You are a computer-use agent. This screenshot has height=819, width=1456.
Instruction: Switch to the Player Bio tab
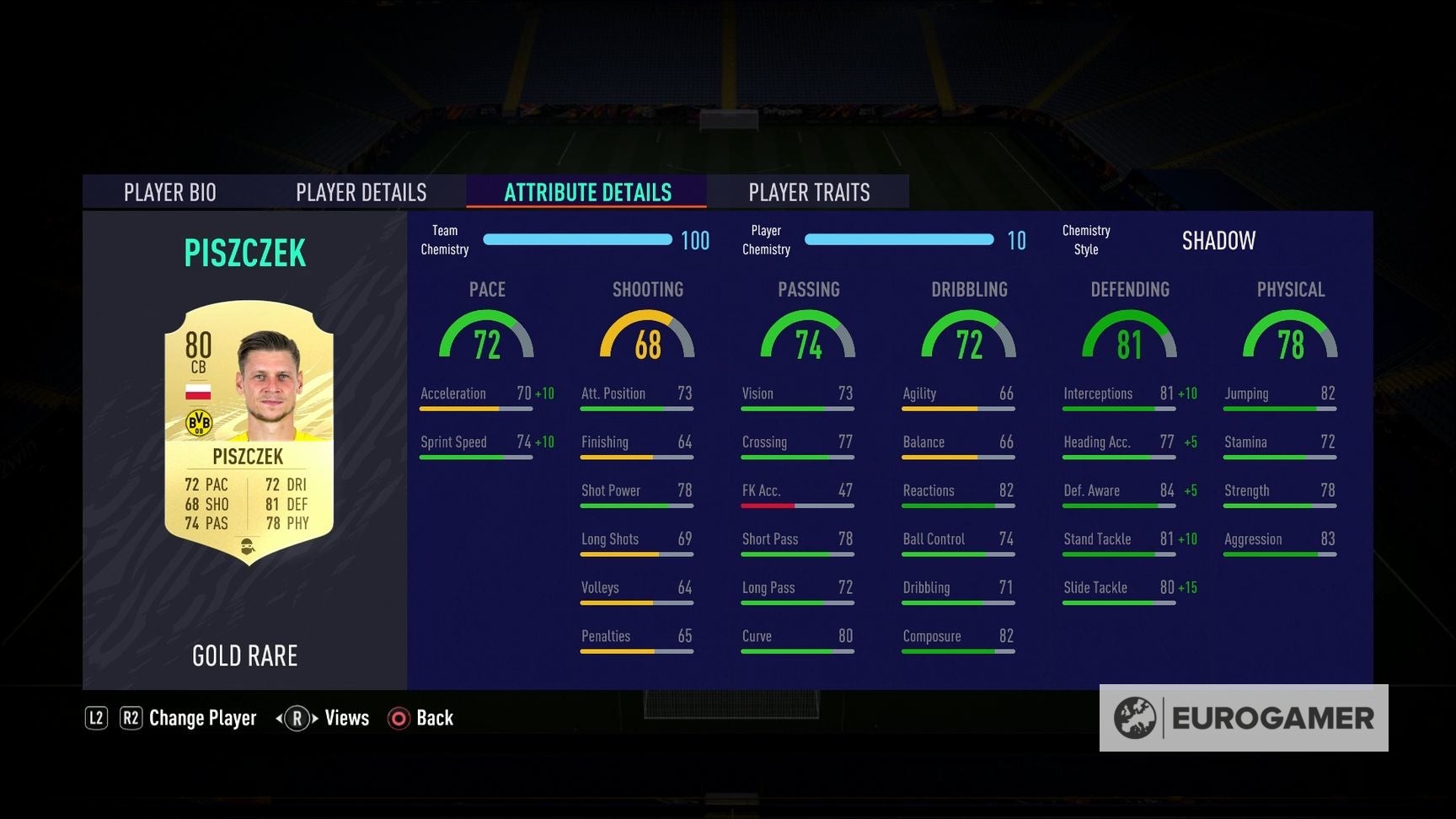pos(170,192)
